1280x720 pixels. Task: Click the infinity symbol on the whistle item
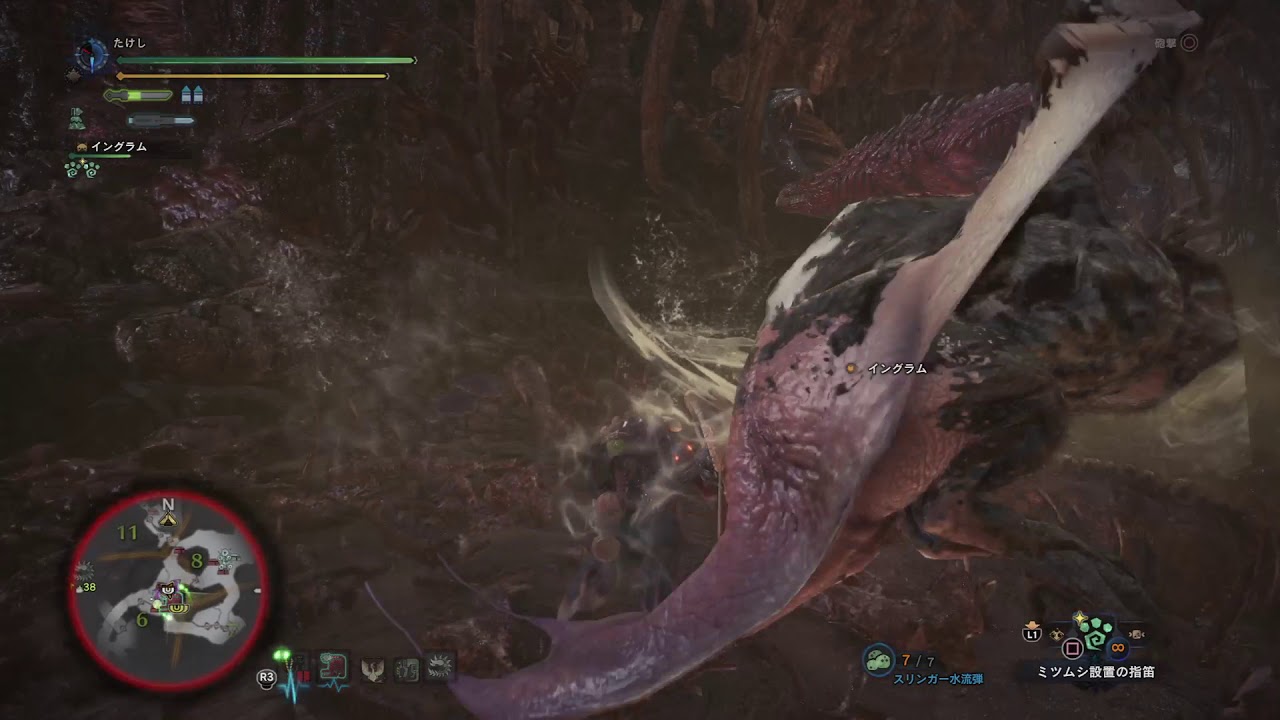click(x=1117, y=646)
